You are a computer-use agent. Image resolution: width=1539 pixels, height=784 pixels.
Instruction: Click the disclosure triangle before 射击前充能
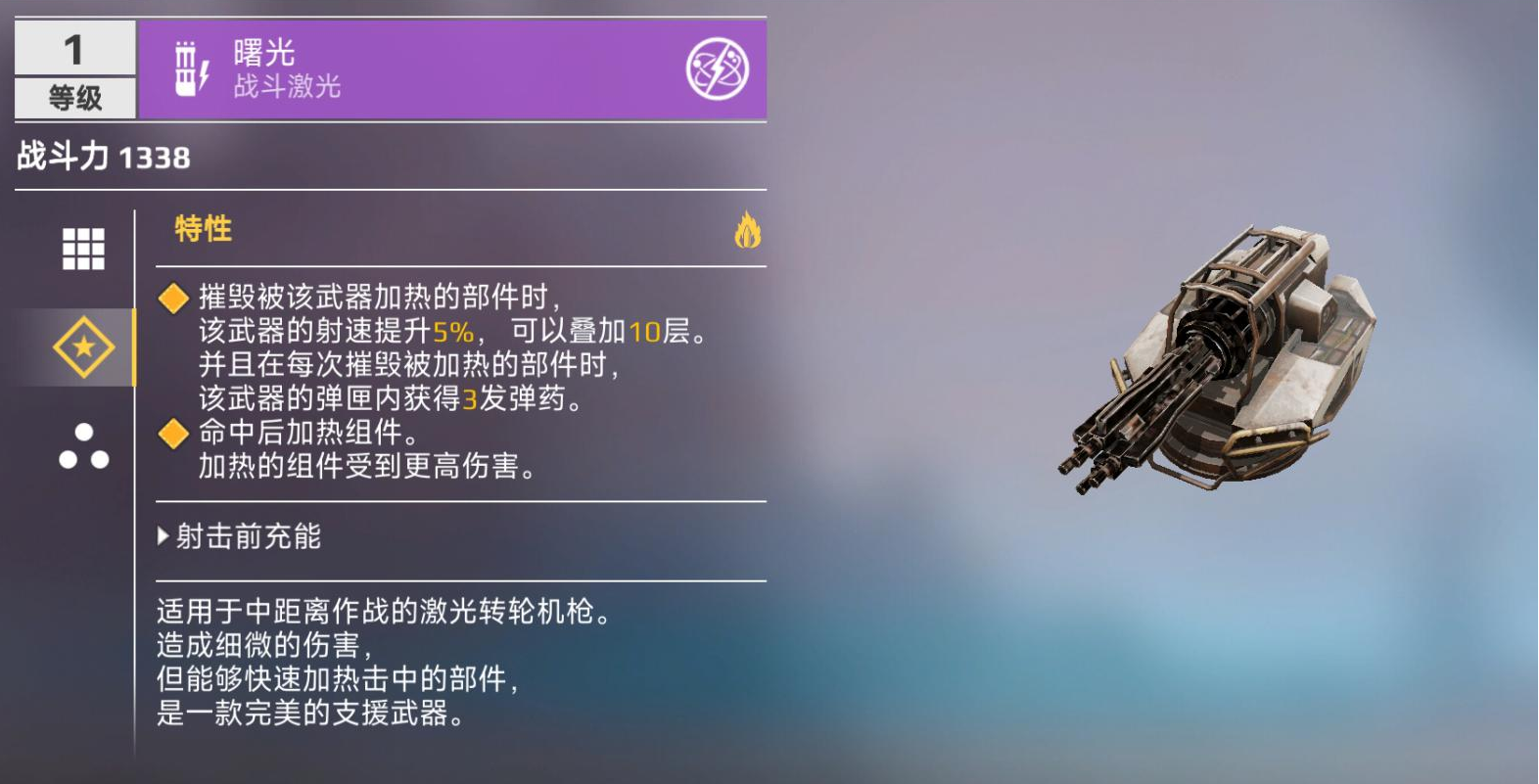tap(162, 536)
